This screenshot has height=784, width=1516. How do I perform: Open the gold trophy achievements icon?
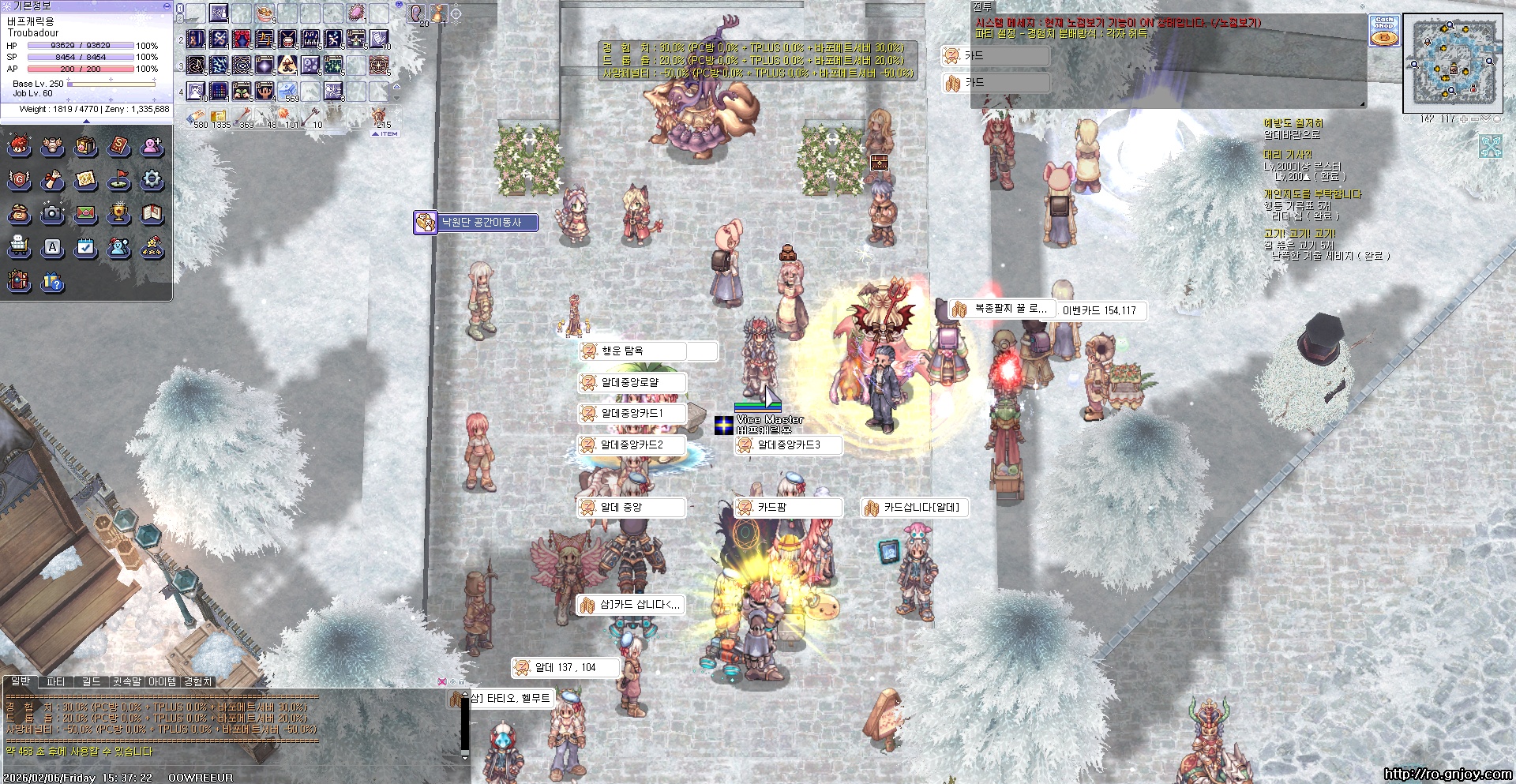point(118,213)
